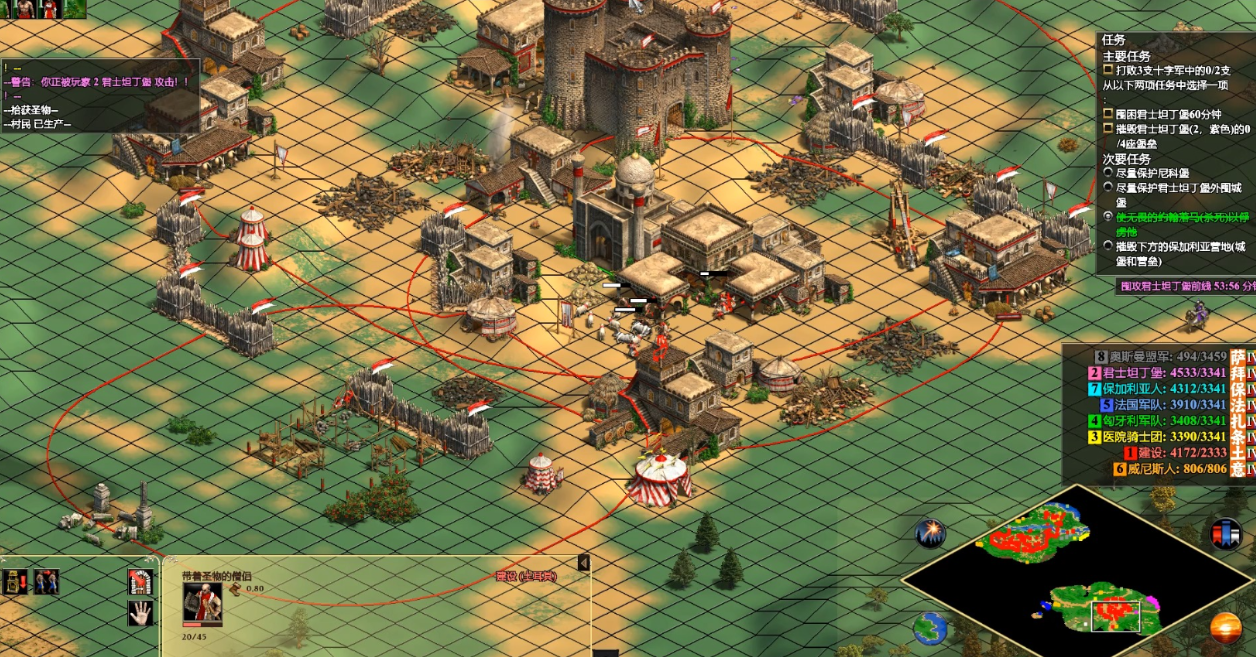Collapse the unit panel with arrow
This screenshot has height=657, width=1256.
pos(583,564)
